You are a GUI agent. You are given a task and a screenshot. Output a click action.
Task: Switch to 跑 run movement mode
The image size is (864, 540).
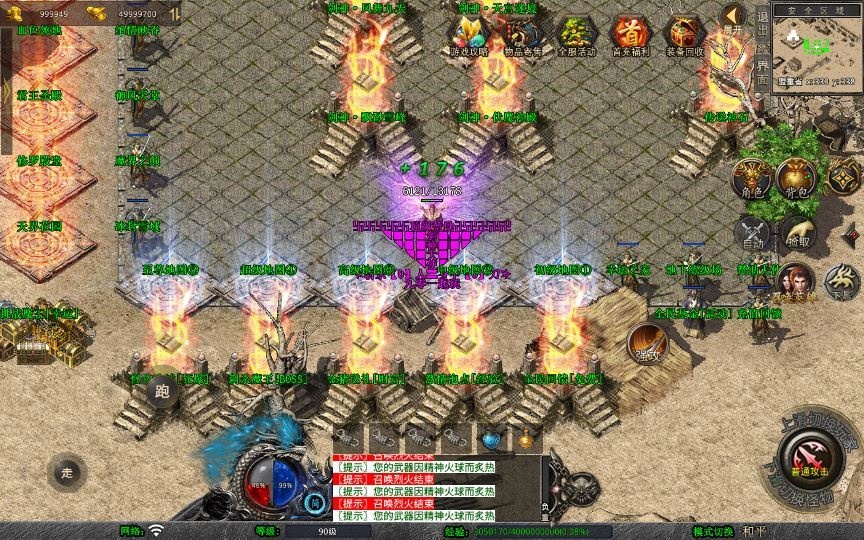(163, 393)
